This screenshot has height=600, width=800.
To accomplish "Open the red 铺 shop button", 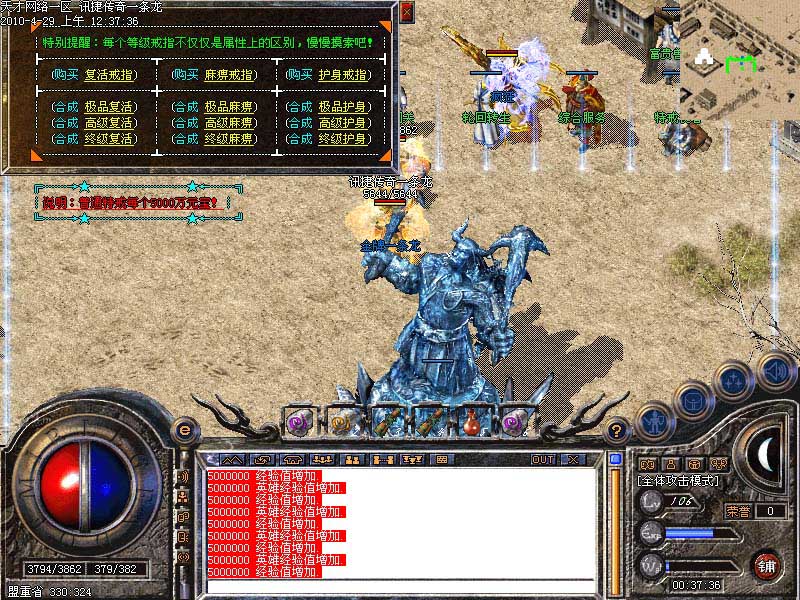I will coord(767,565).
